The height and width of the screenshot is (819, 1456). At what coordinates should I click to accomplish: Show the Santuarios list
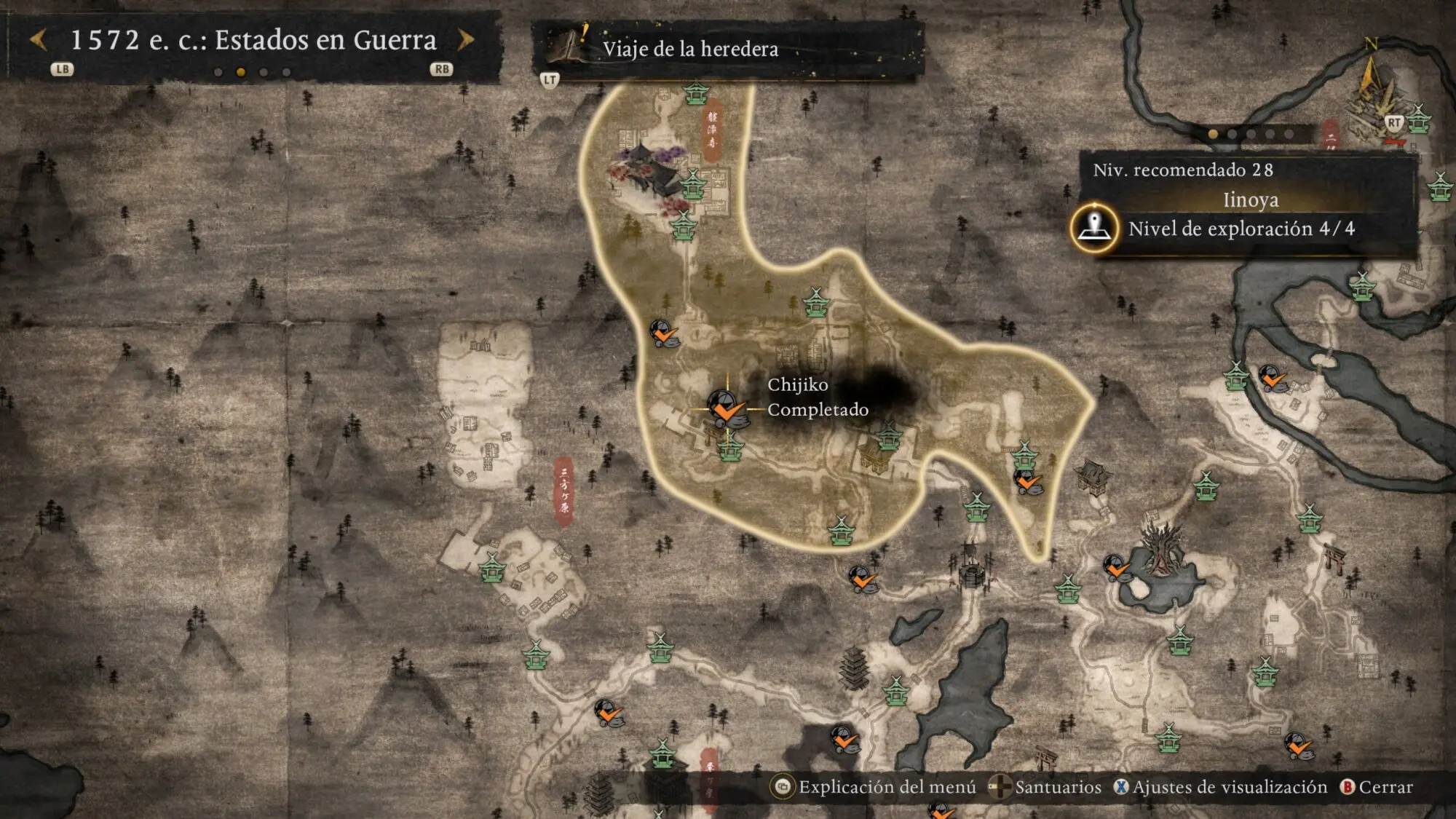[1047, 787]
